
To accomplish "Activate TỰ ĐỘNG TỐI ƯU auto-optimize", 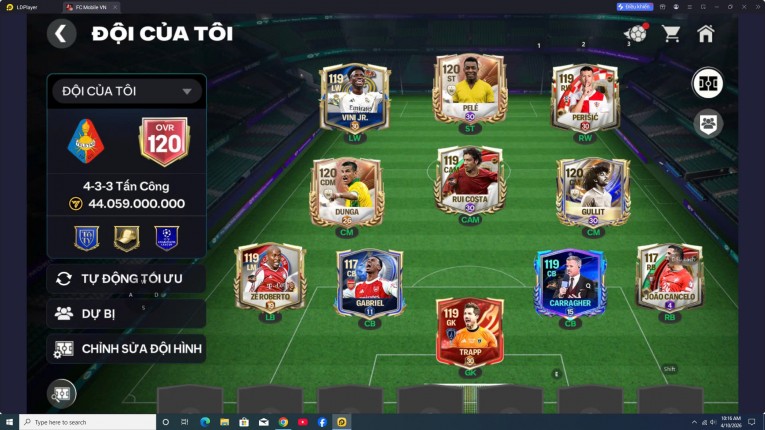I will pos(126,278).
